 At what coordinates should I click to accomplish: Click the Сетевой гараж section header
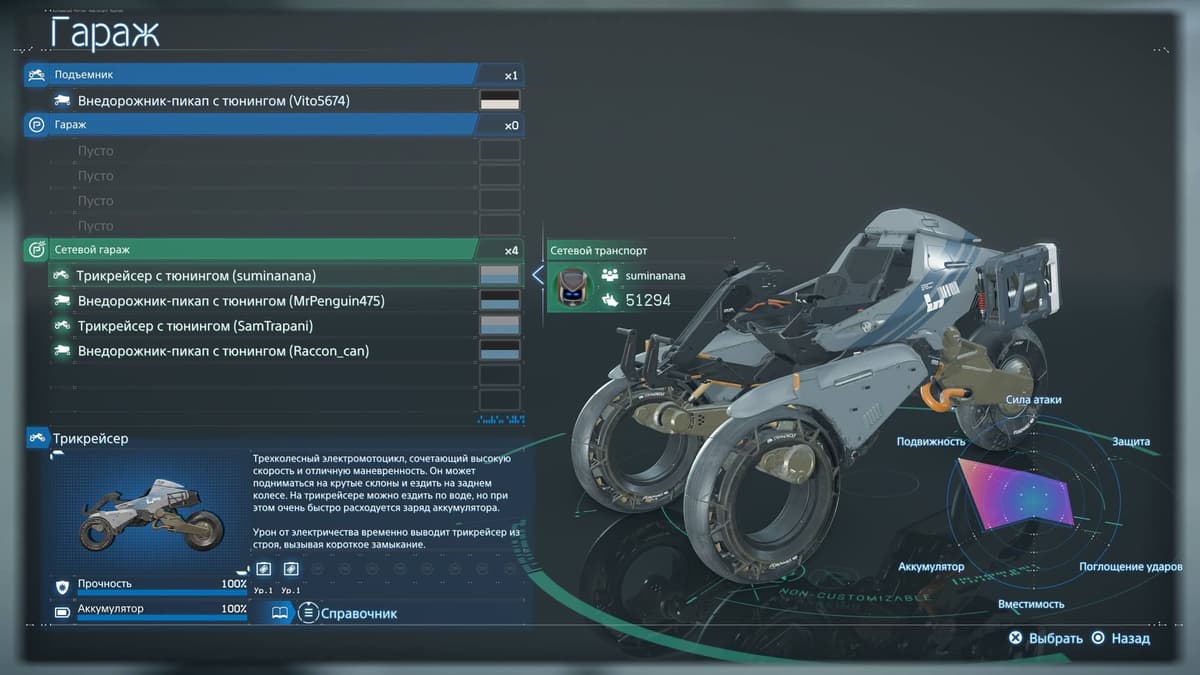pyautogui.click(x=250, y=250)
